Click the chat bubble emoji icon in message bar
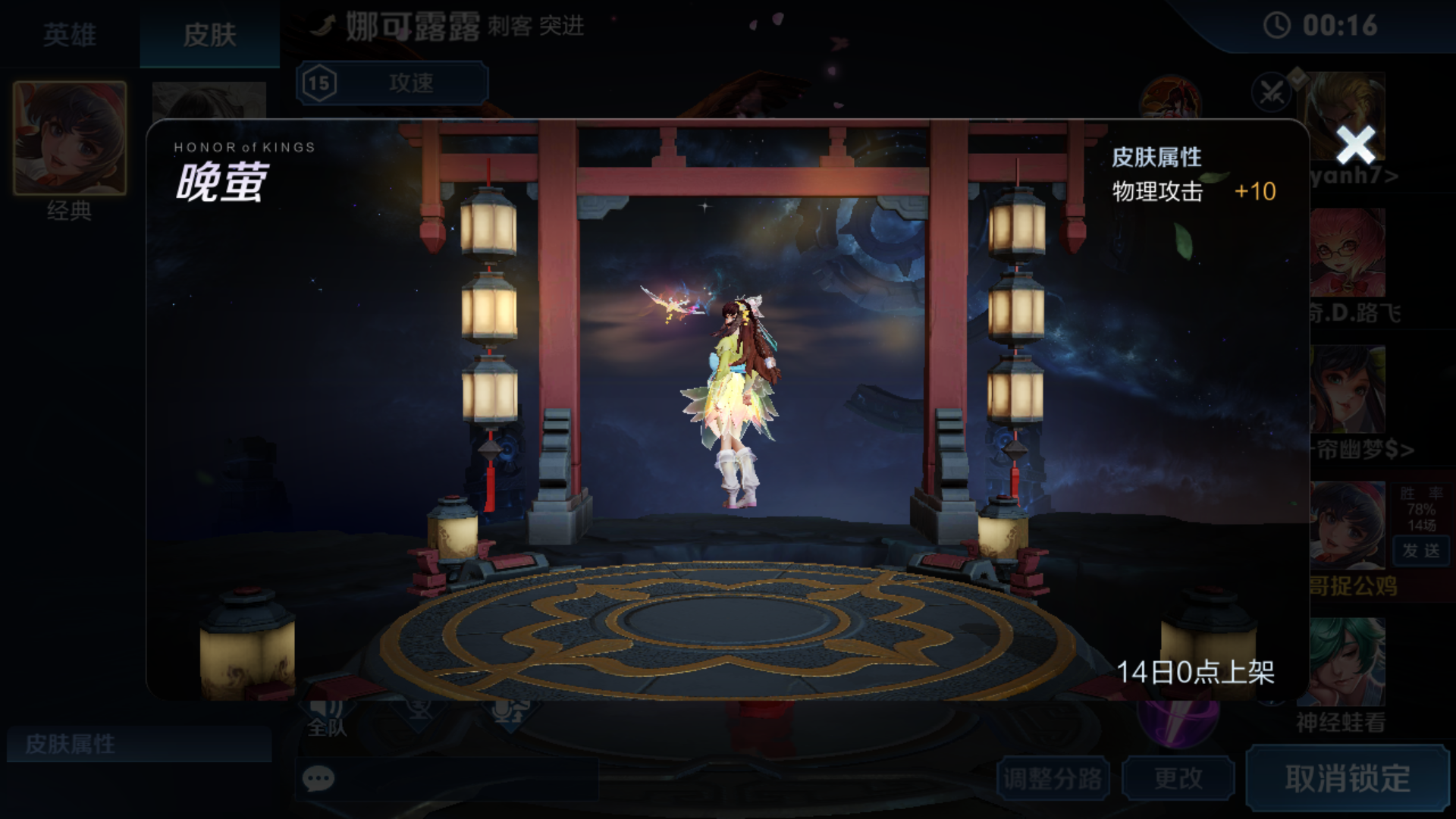Image resolution: width=1456 pixels, height=819 pixels. point(318,778)
